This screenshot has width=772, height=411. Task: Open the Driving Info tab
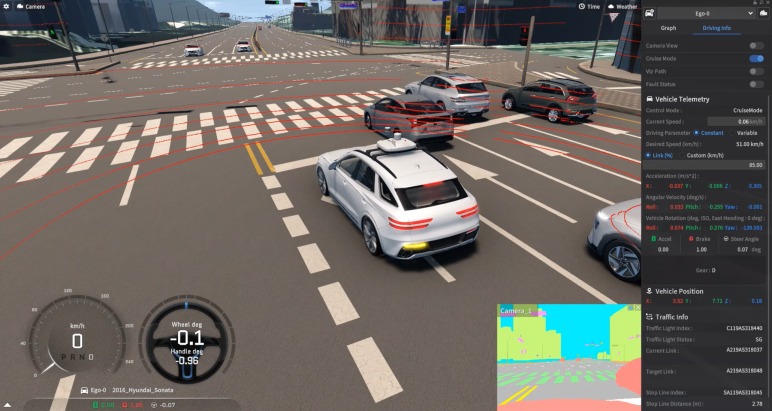pos(716,28)
